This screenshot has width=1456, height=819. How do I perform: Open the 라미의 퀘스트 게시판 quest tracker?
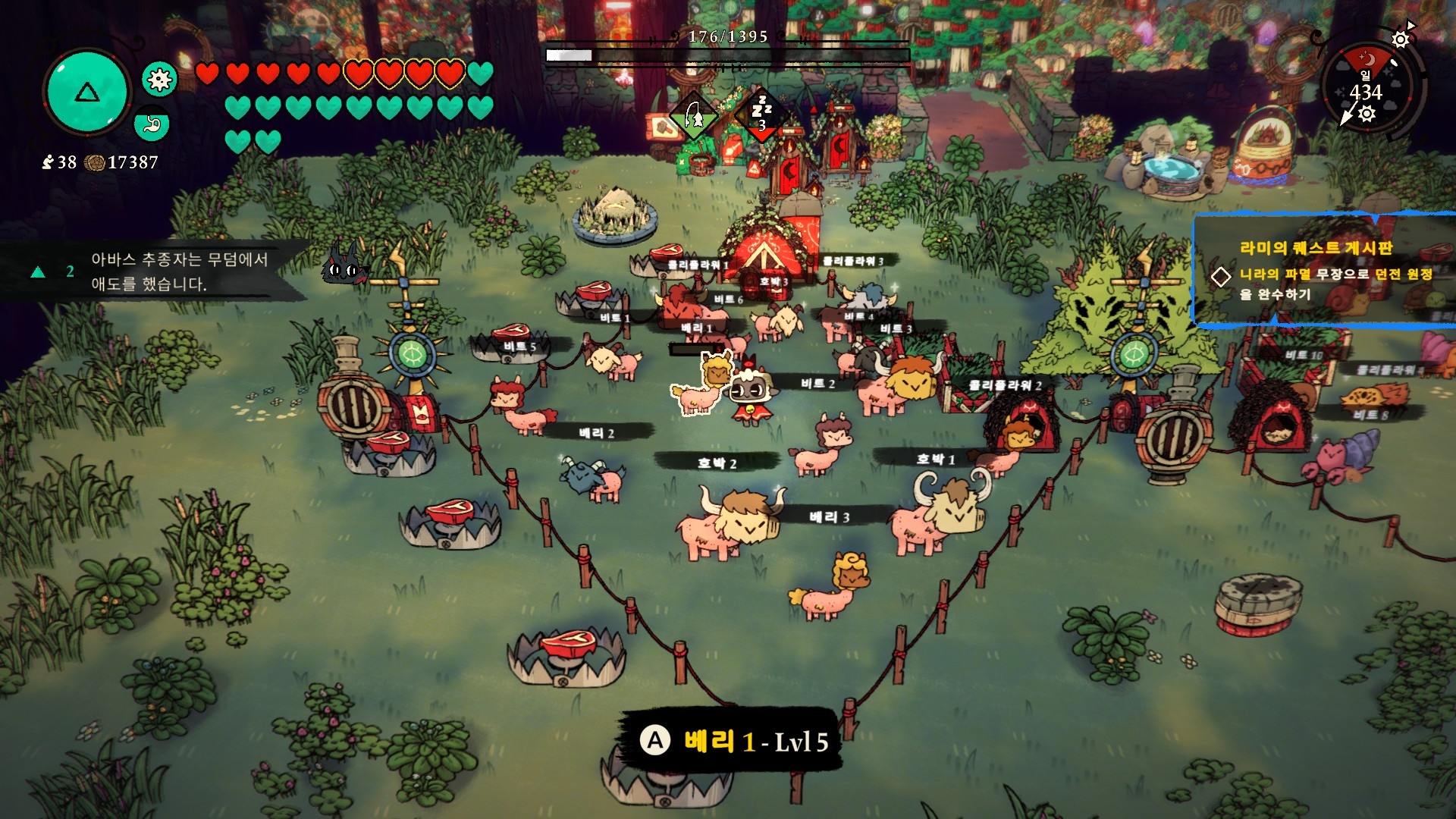(1316, 248)
